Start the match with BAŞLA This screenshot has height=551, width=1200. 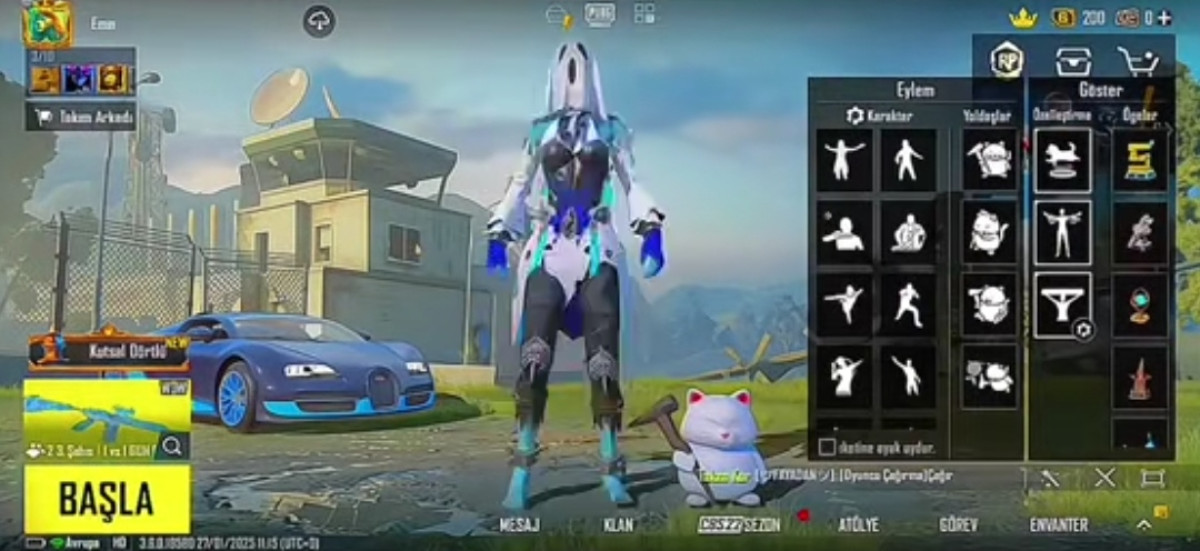pyautogui.click(x=106, y=498)
